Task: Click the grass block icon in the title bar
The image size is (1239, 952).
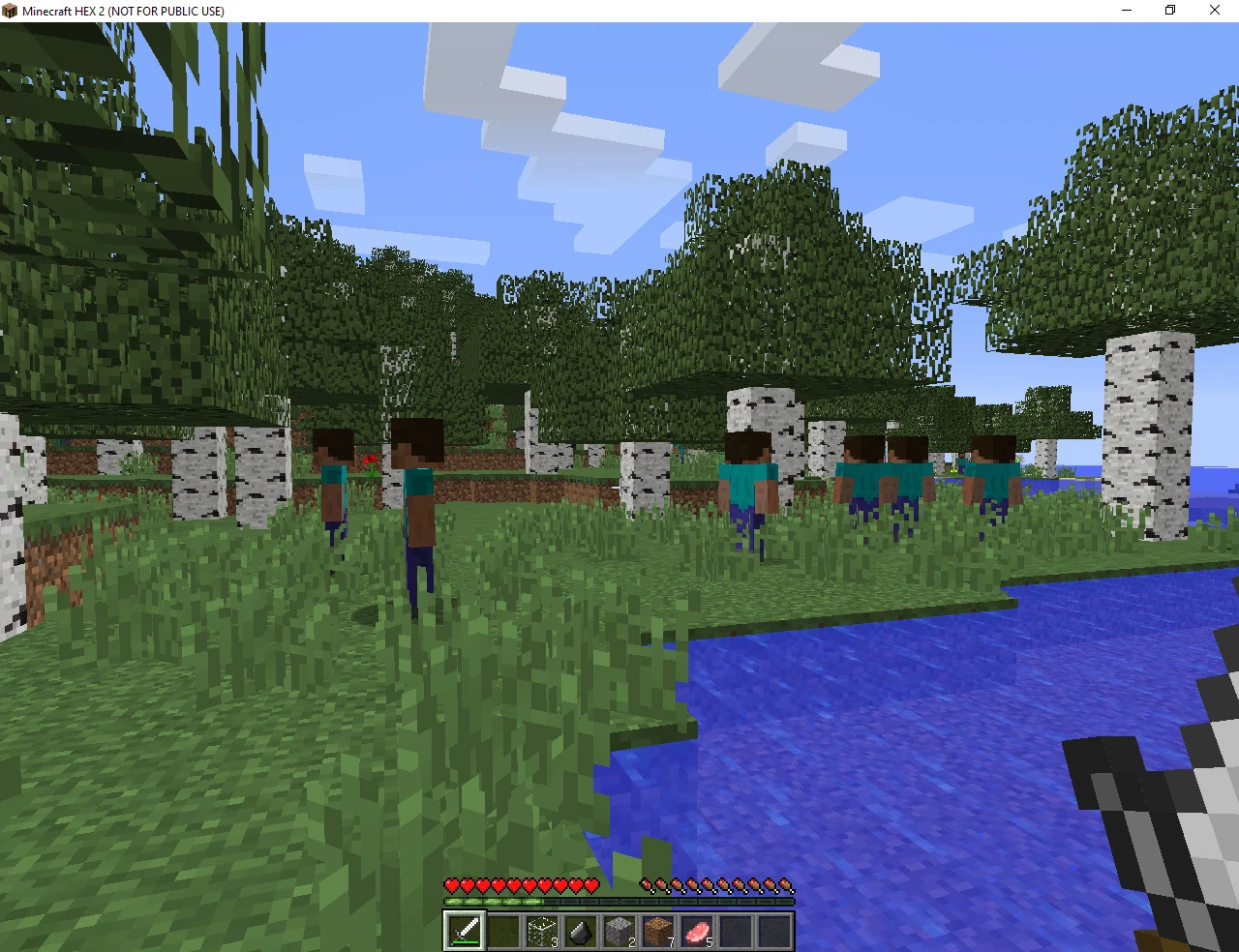Action: [x=9, y=11]
